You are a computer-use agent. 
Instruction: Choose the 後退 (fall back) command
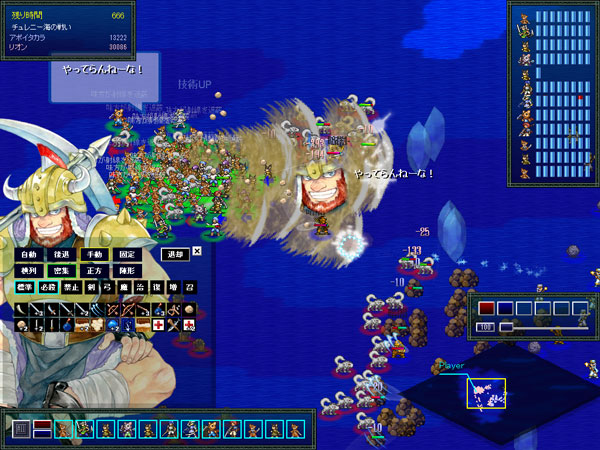pyautogui.click(x=62, y=254)
